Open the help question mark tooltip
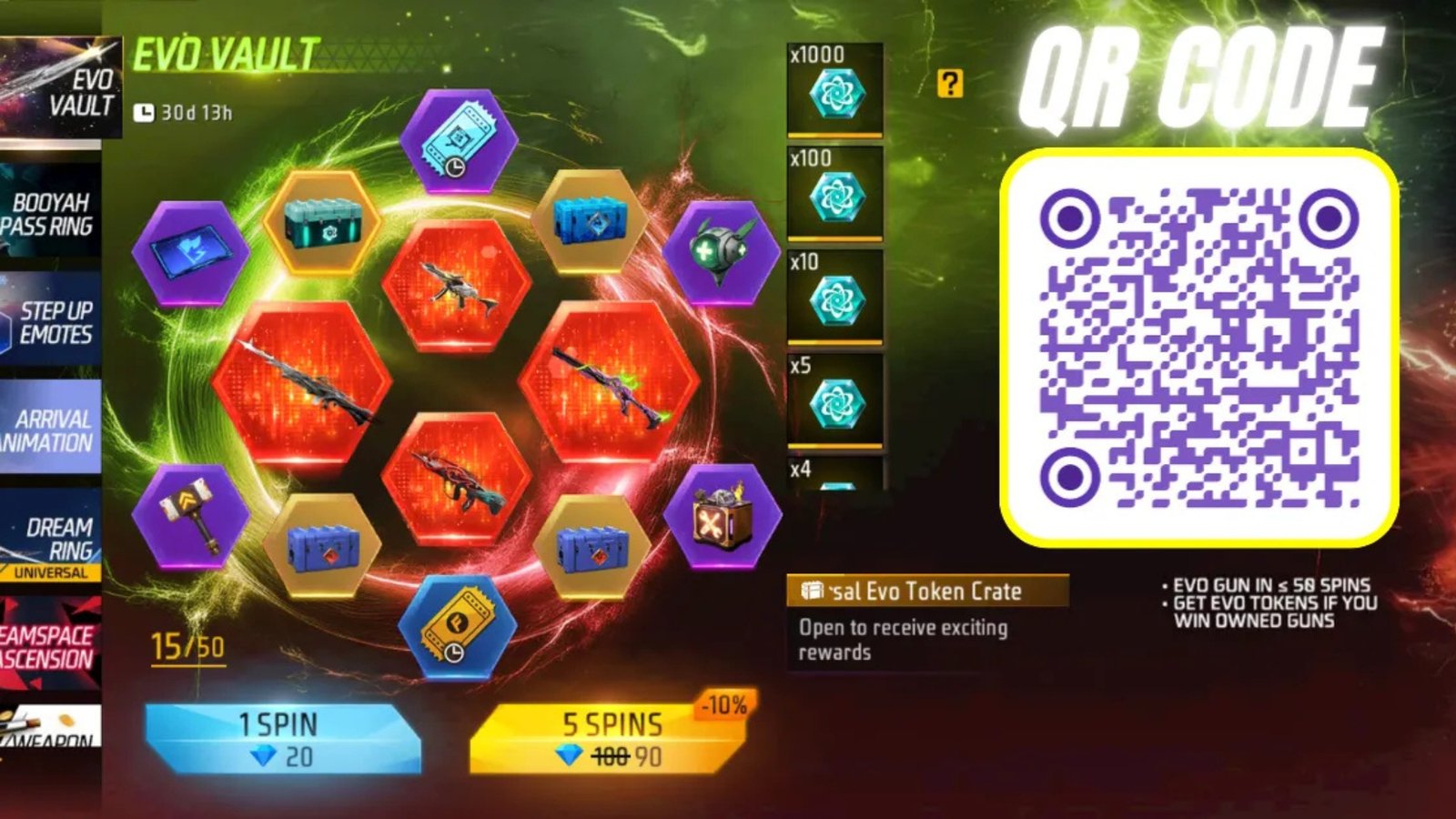1456x819 pixels. [950, 85]
